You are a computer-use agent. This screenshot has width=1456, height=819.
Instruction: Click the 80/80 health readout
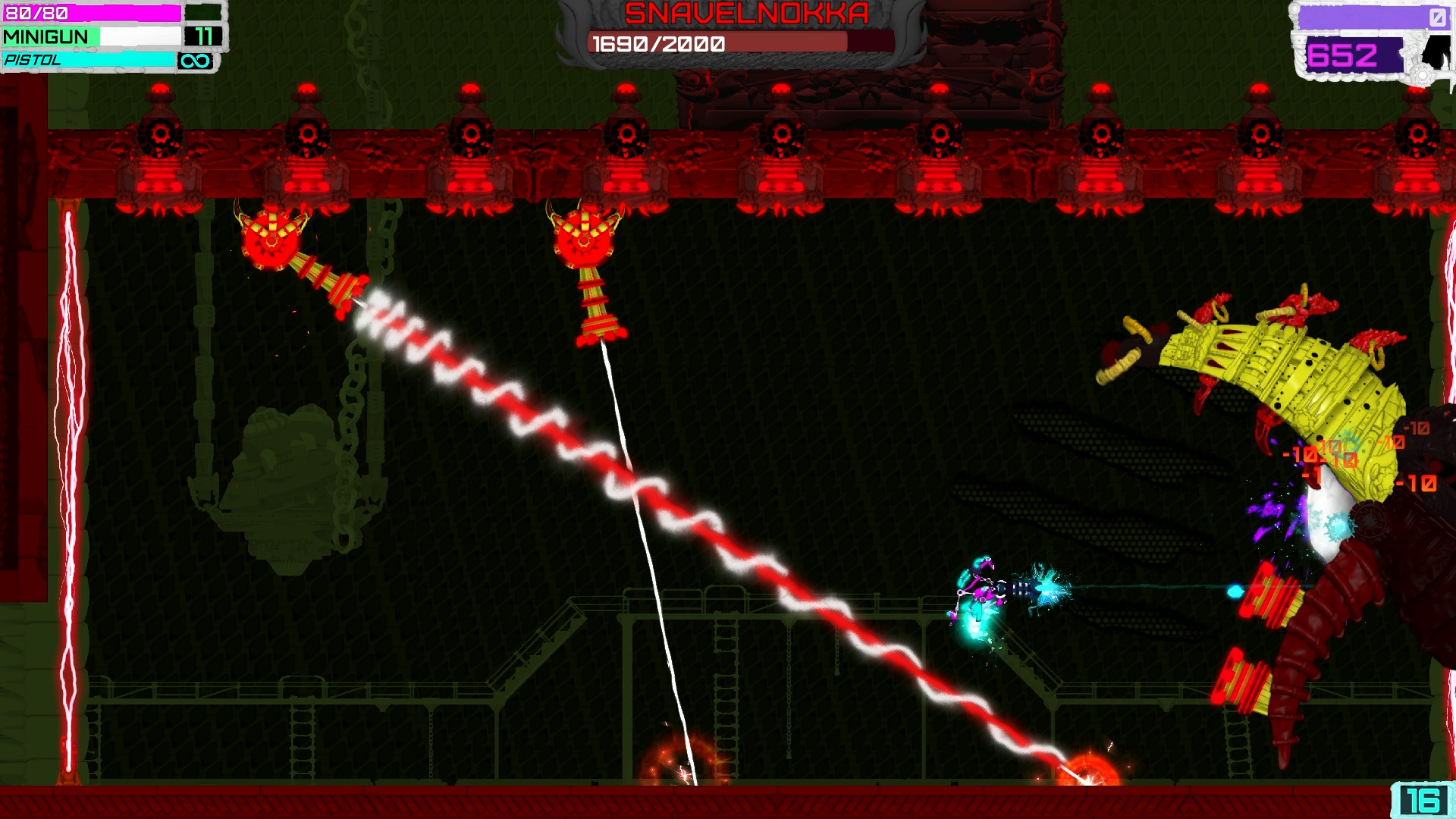[36, 11]
